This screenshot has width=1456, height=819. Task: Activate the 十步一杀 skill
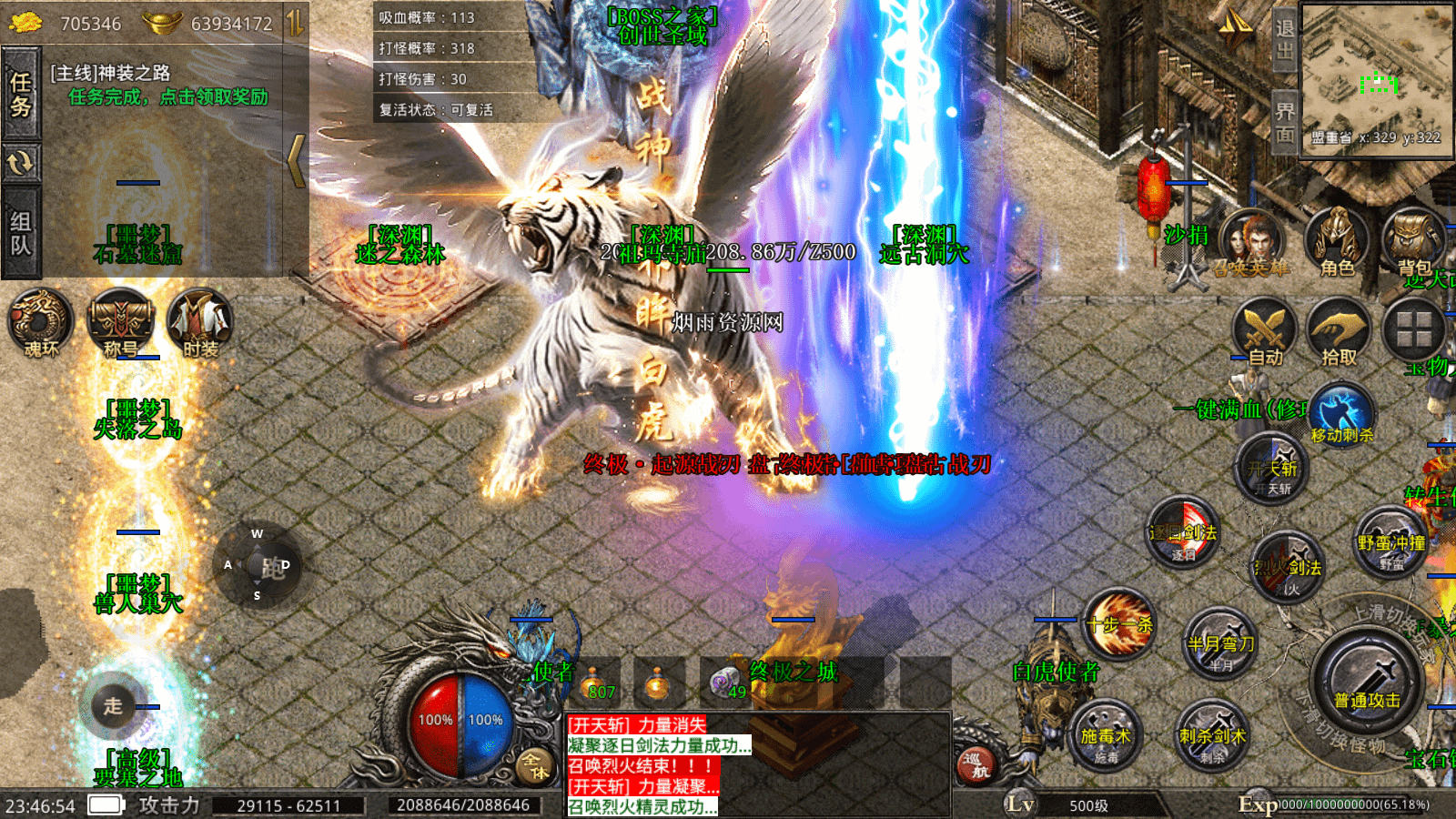[x=1119, y=624]
